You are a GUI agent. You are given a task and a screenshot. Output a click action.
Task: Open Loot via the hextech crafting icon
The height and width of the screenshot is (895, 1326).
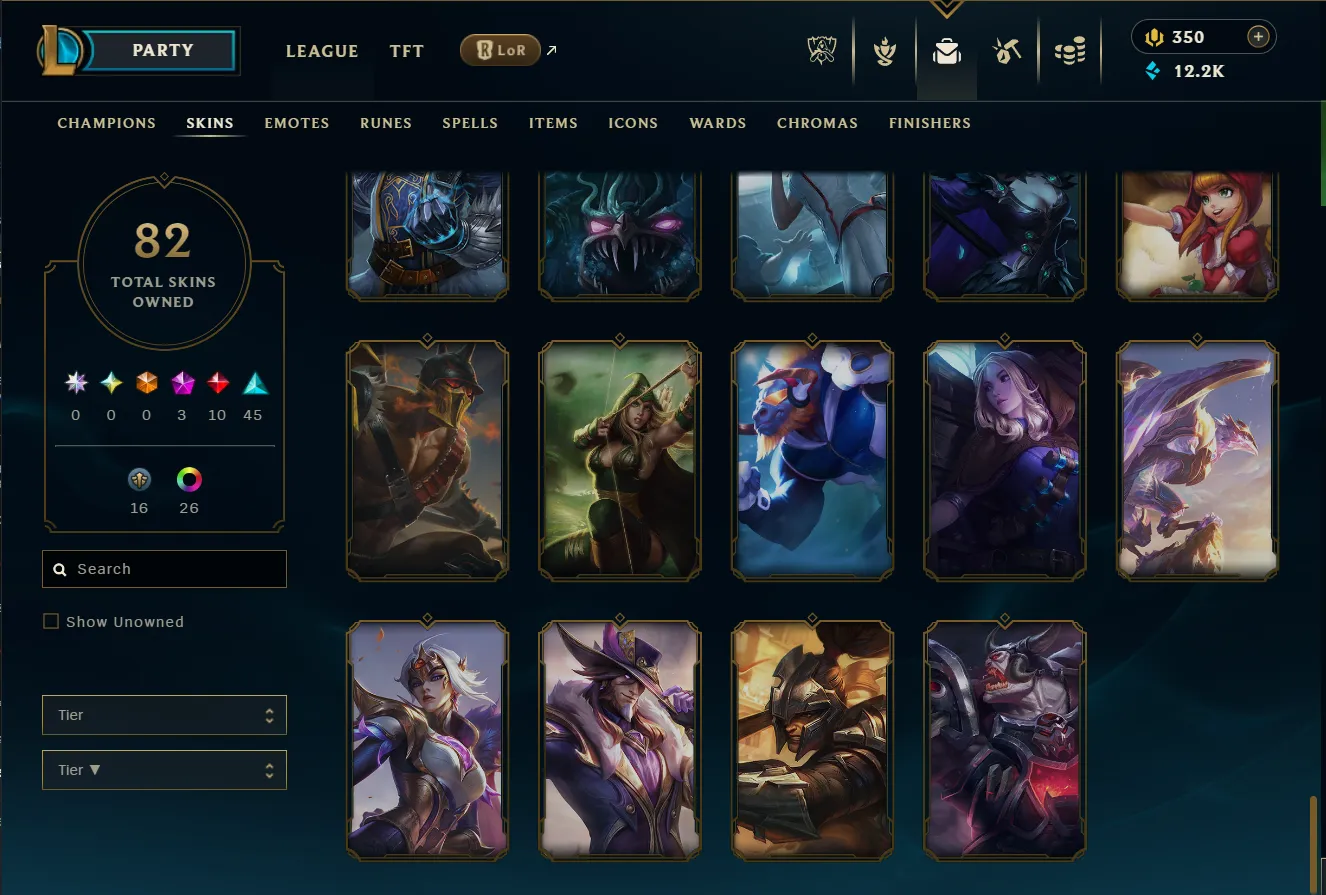[x=1008, y=51]
